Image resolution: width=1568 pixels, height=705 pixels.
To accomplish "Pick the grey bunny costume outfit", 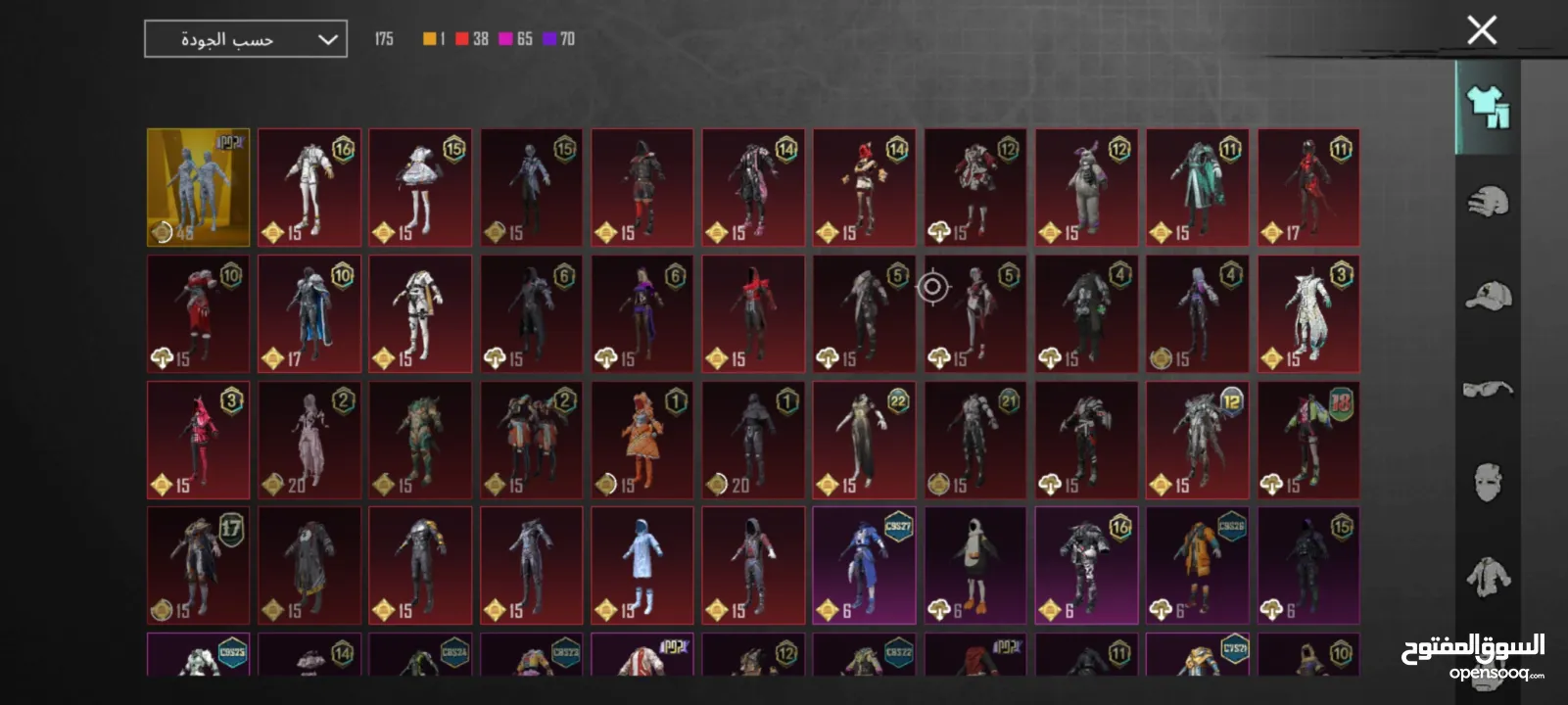I will click(x=1086, y=187).
